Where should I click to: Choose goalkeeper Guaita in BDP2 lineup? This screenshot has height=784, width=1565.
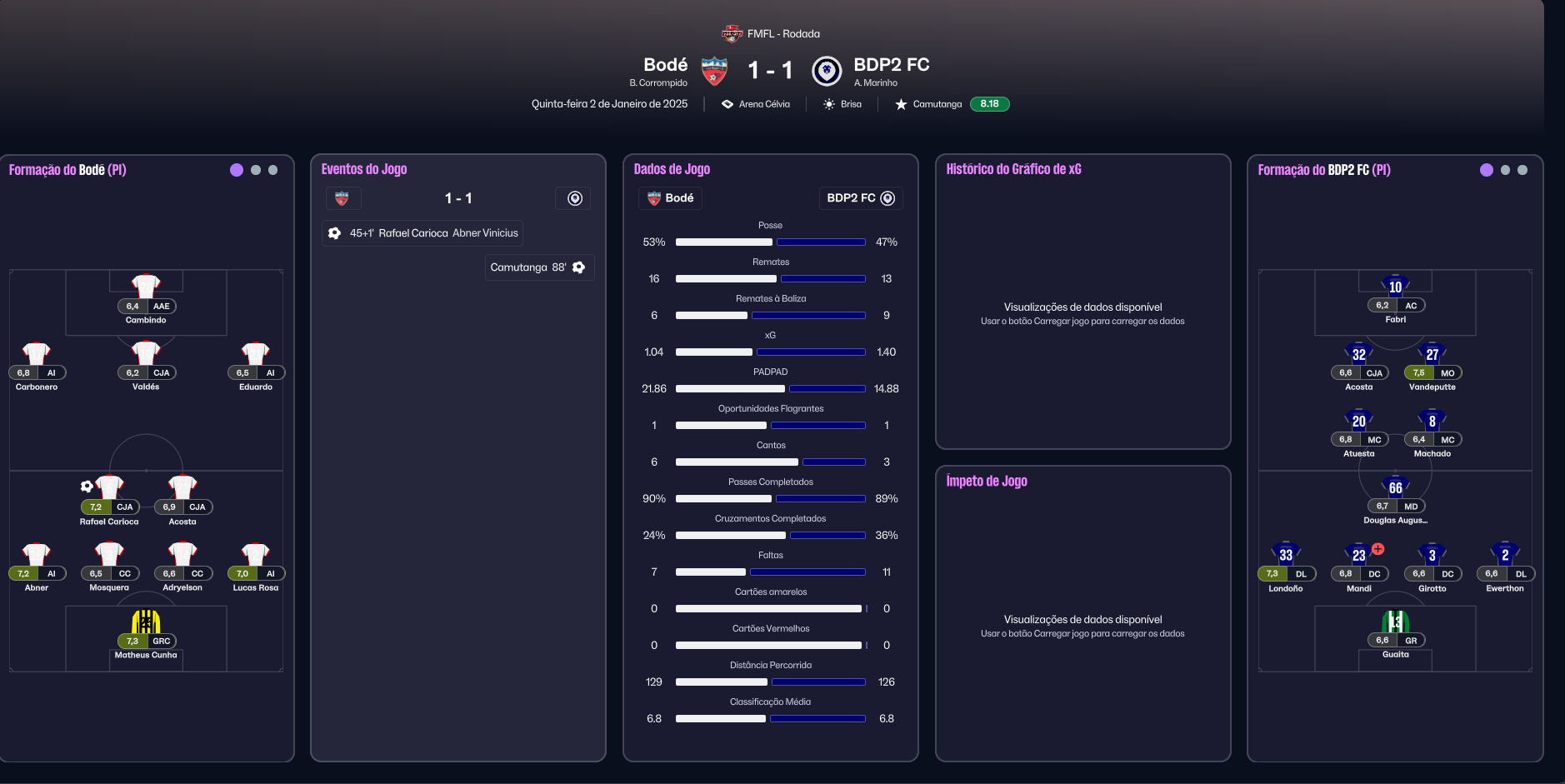click(x=1395, y=623)
